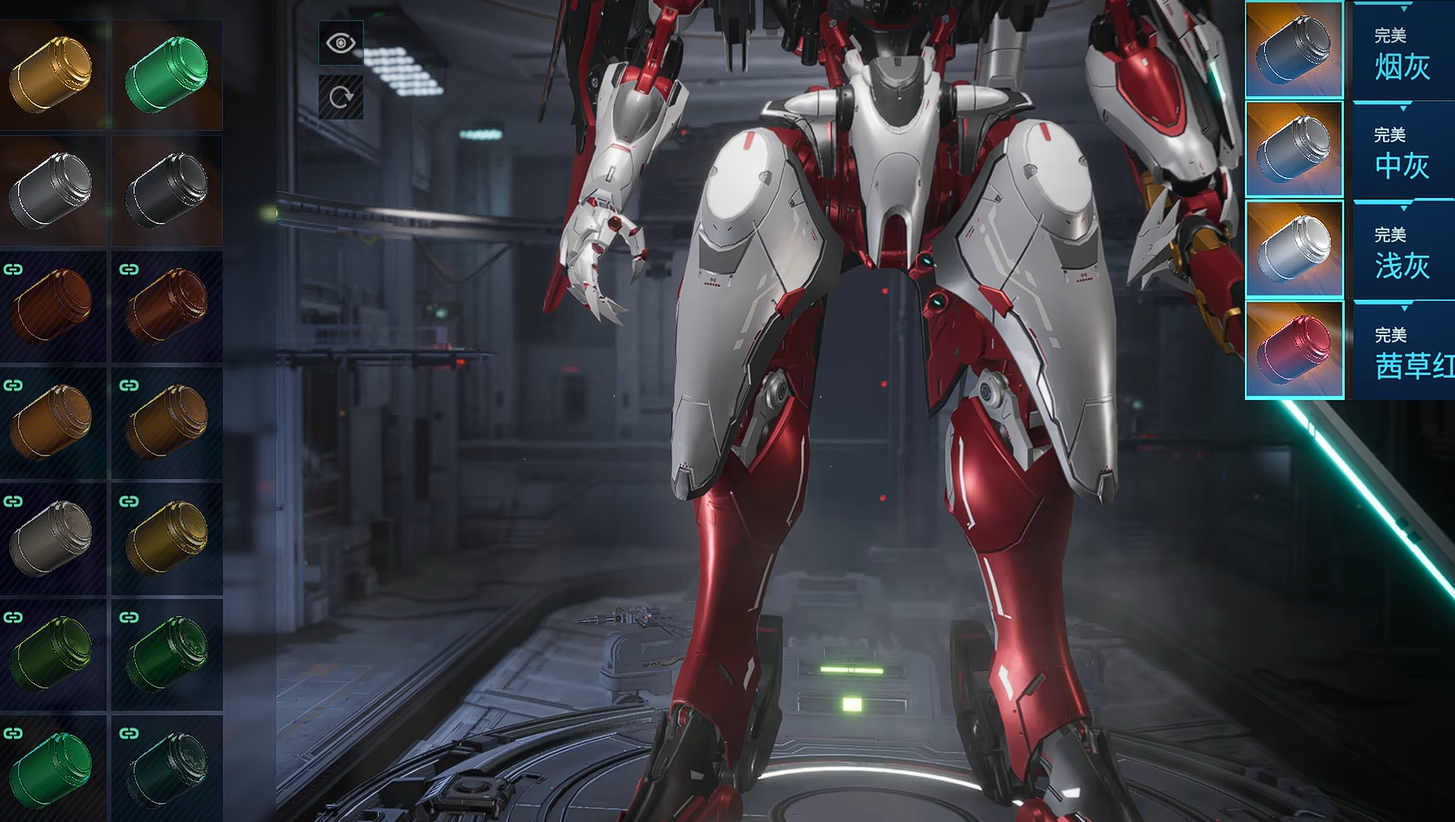Choose the linked bright green paint canister
This screenshot has width=1455, height=822.
[x=51, y=768]
